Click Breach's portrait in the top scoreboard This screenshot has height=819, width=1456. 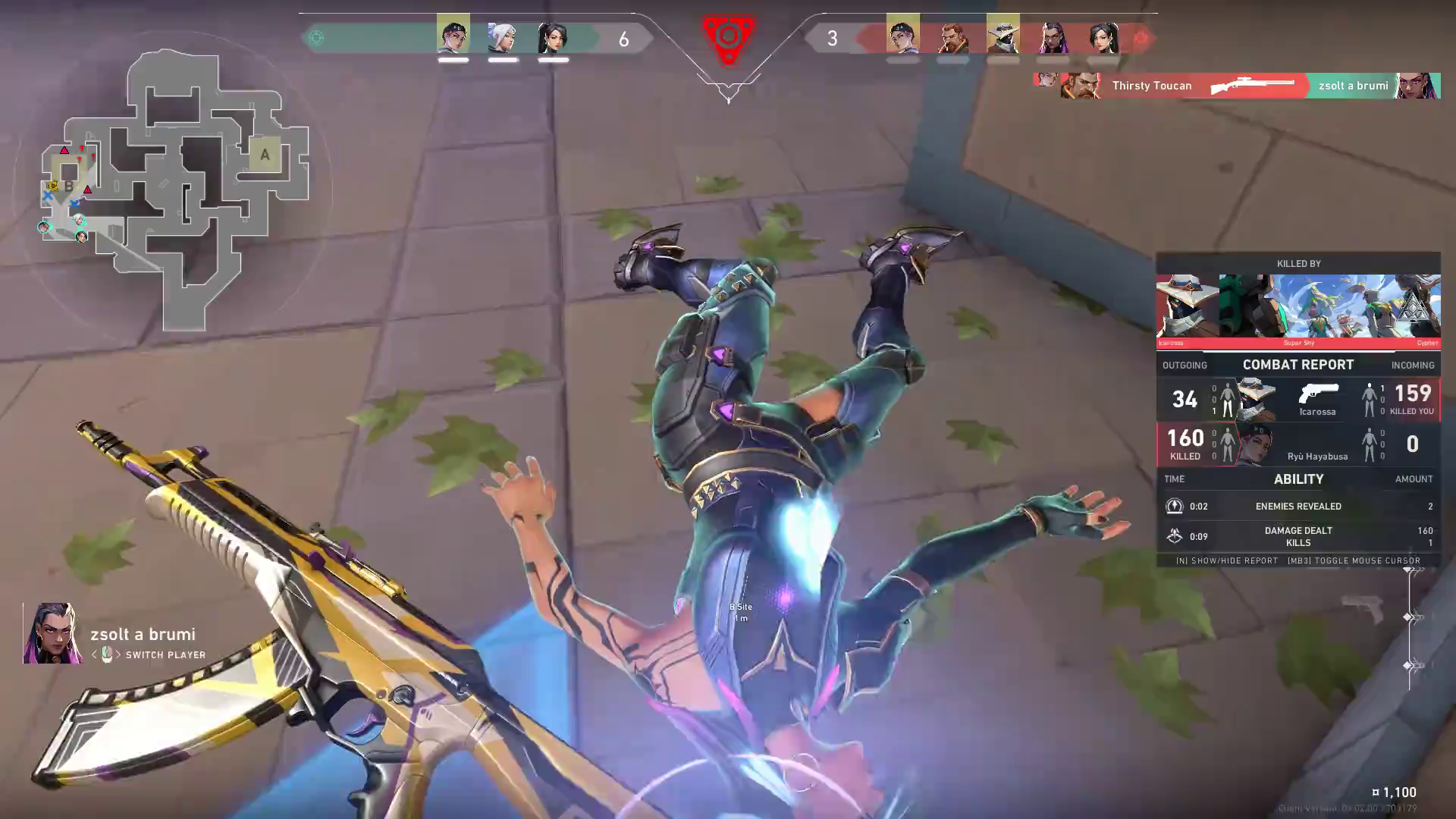[x=952, y=36]
